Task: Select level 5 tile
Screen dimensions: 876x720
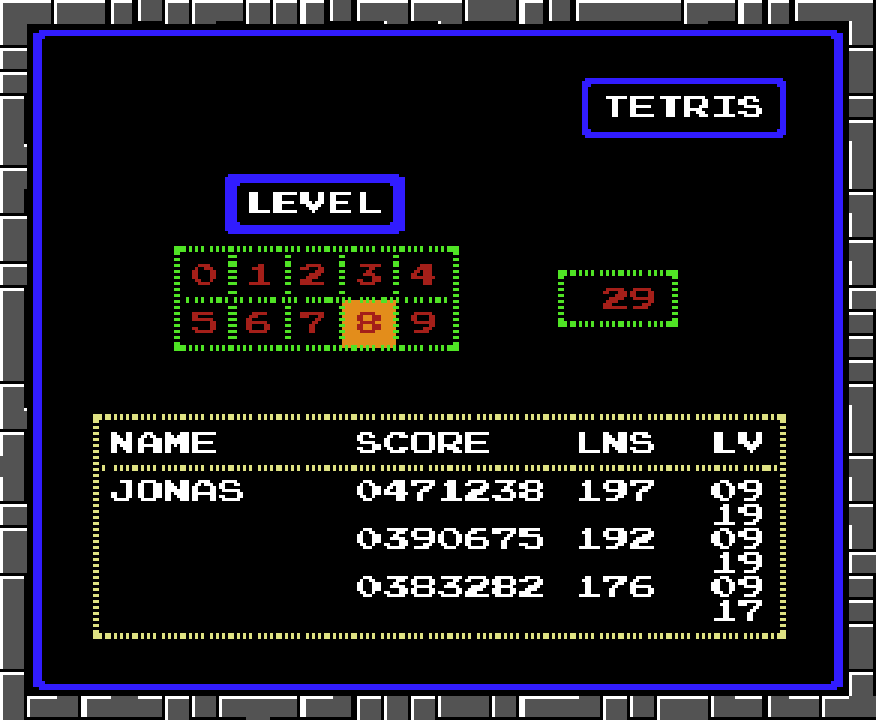Action: (204, 323)
